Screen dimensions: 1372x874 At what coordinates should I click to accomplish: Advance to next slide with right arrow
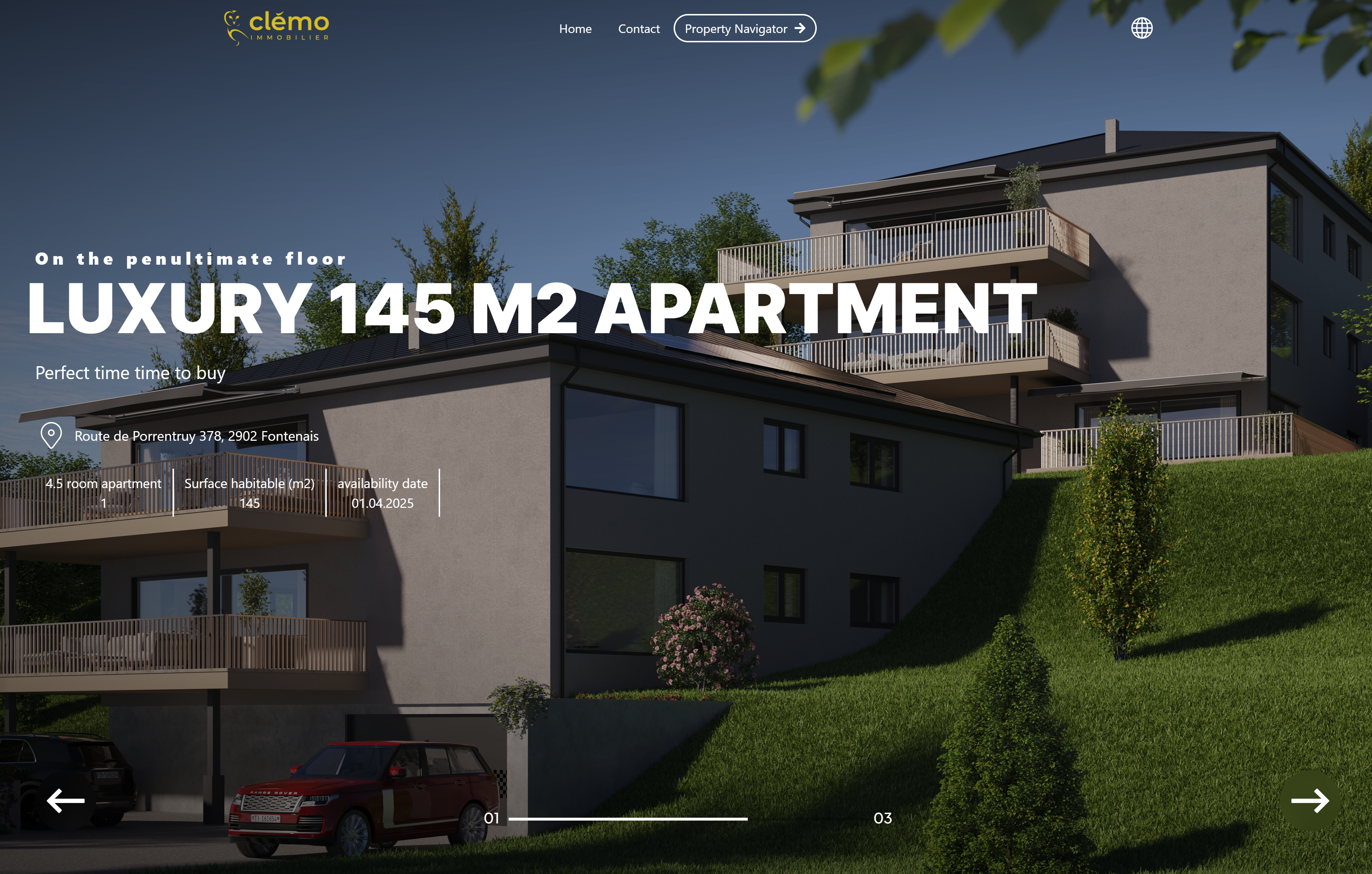(x=1309, y=800)
